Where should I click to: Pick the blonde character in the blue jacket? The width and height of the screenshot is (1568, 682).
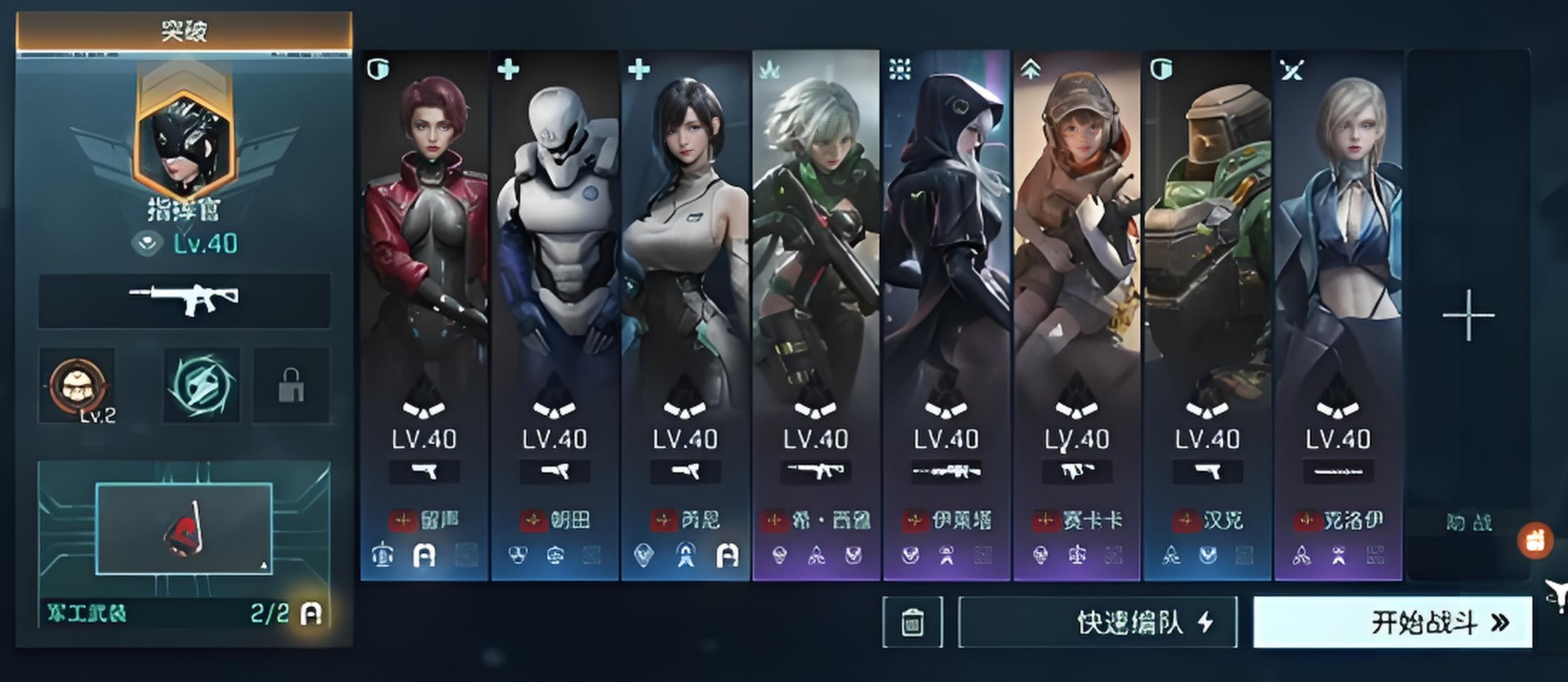1338,266
